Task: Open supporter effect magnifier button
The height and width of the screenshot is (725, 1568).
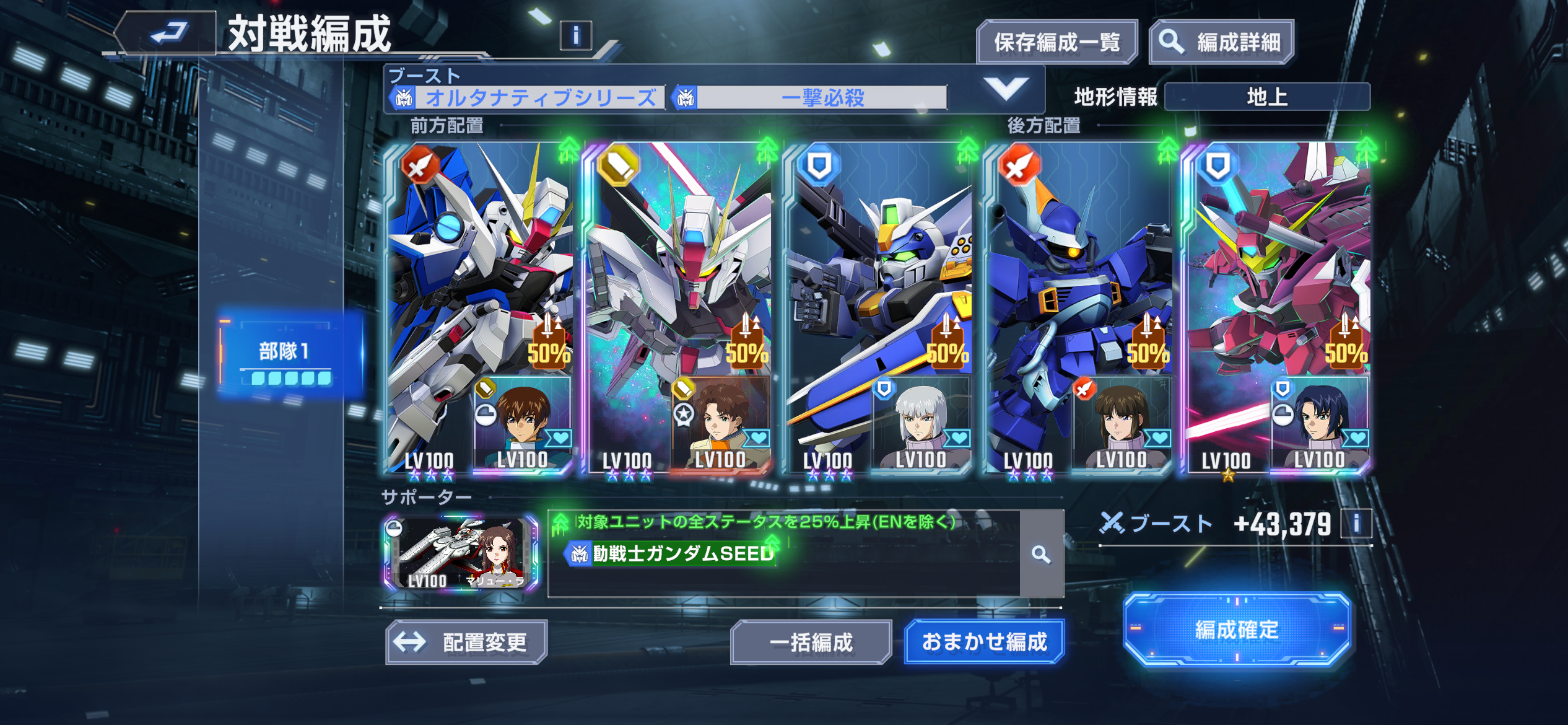Action: [1041, 554]
